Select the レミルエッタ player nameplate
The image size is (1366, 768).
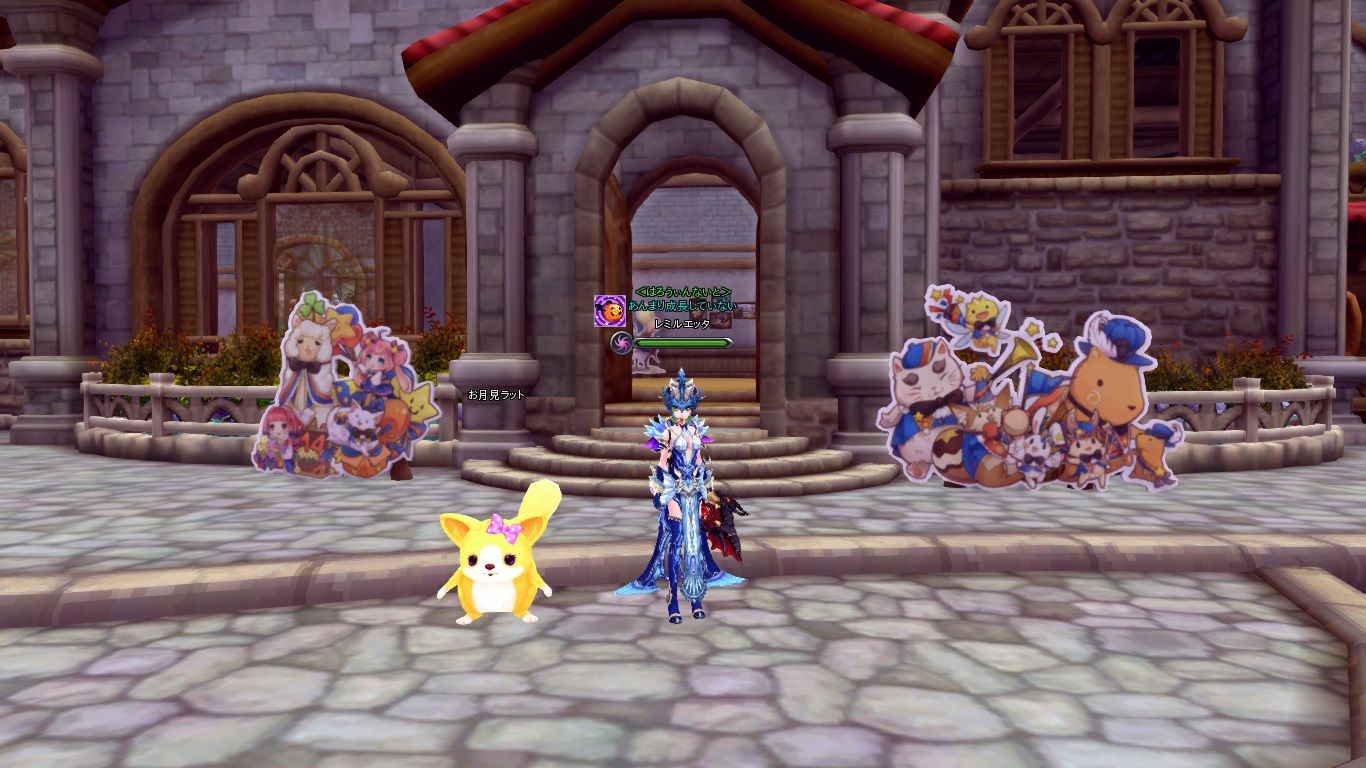(x=681, y=325)
